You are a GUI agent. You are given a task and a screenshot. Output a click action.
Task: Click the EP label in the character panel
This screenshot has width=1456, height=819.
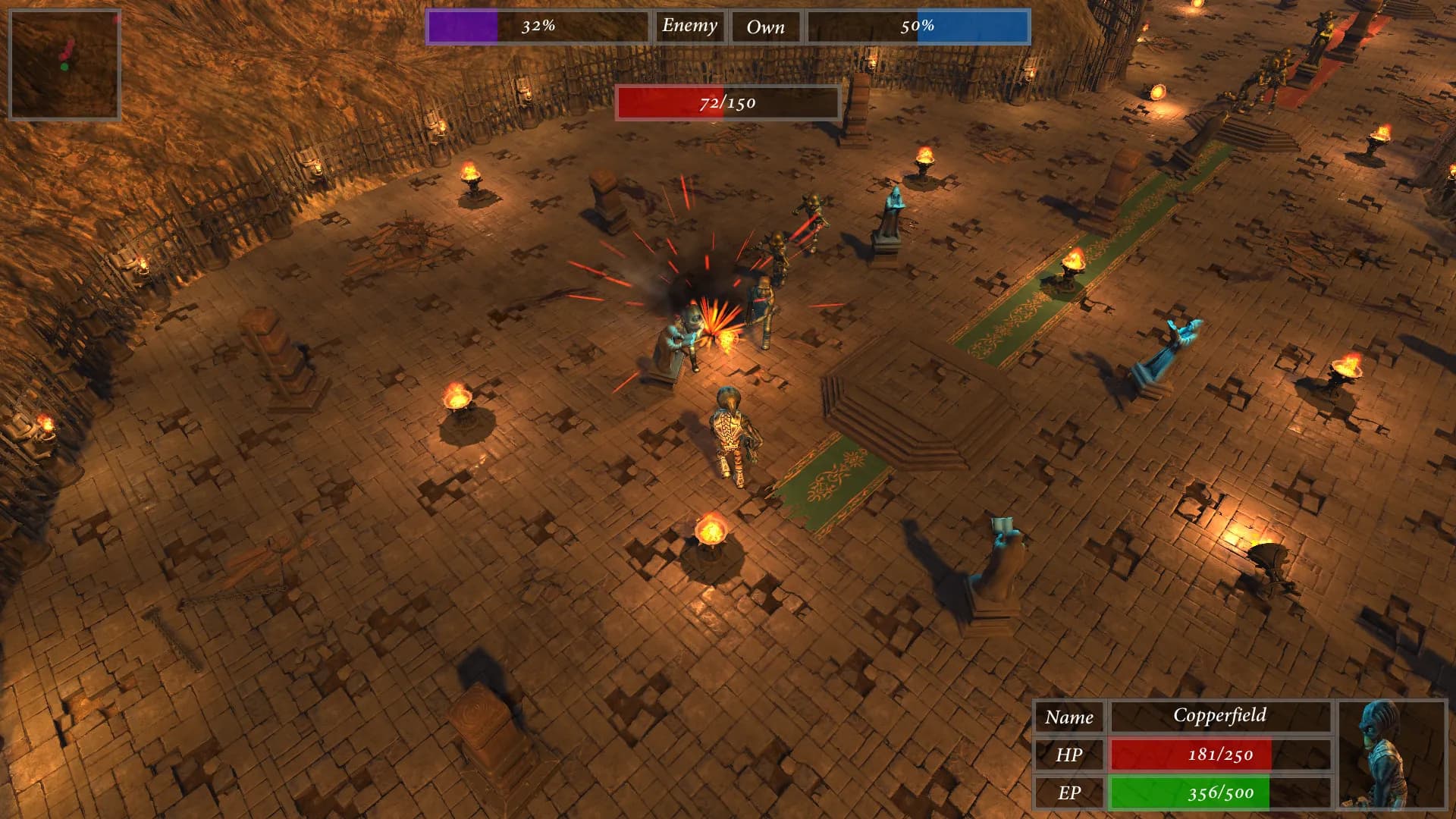point(1070,792)
